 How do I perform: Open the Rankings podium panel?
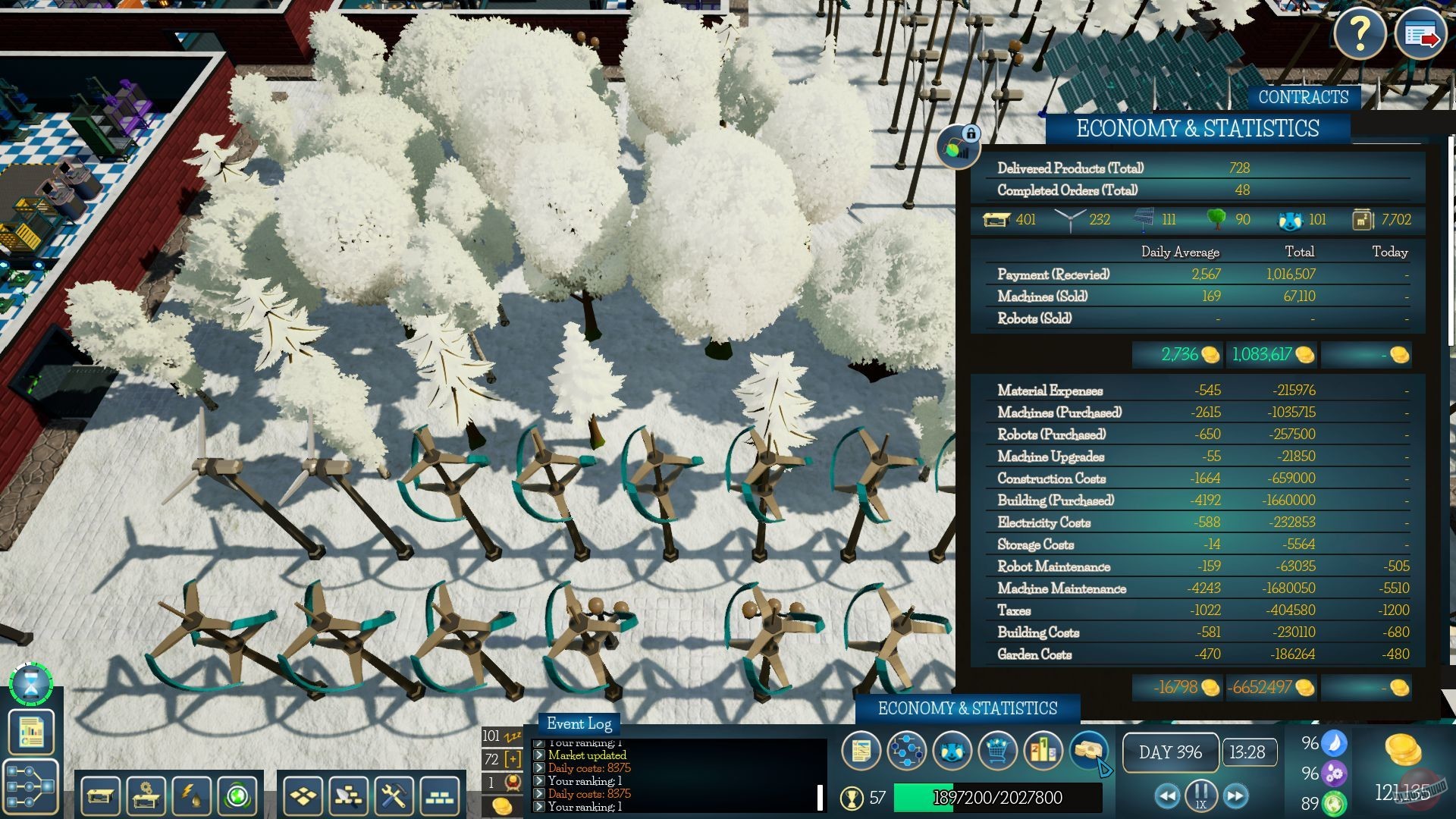point(1045,752)
